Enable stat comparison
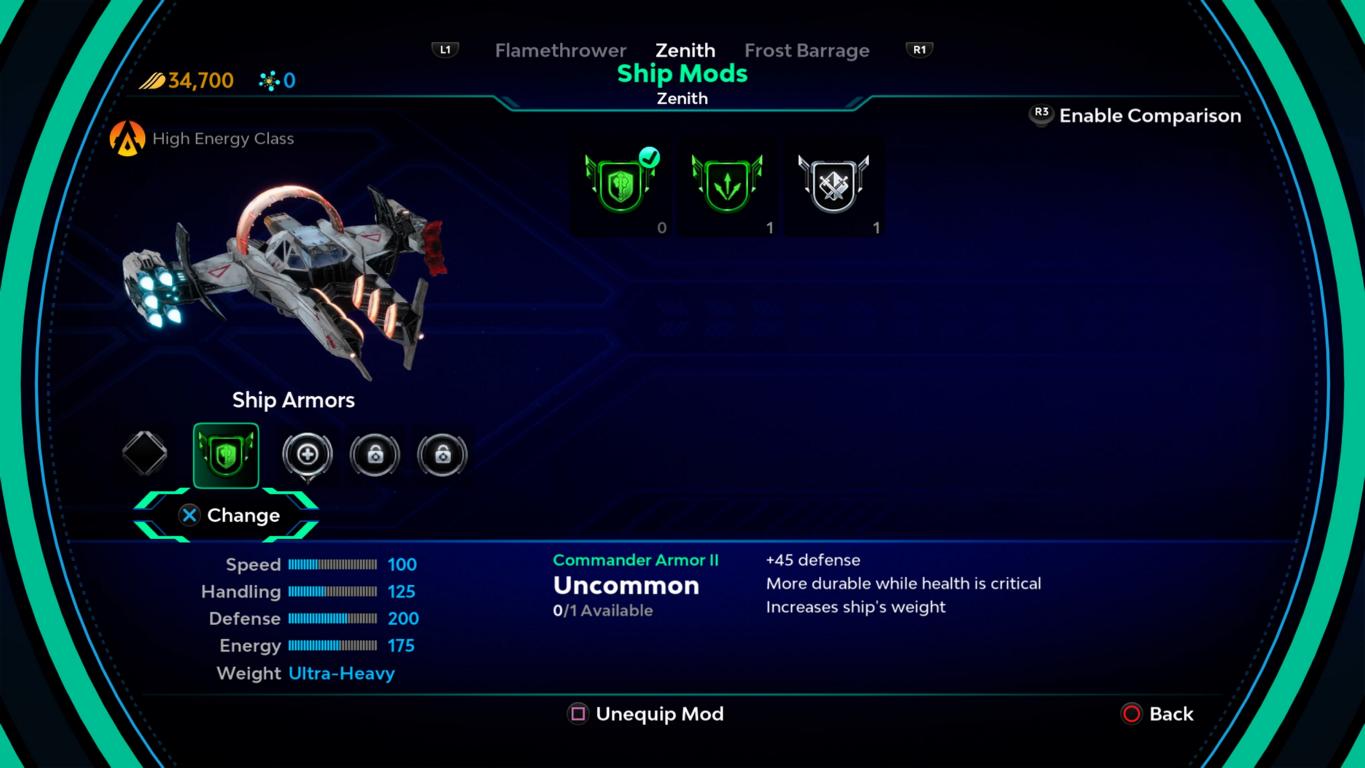 1136,116
